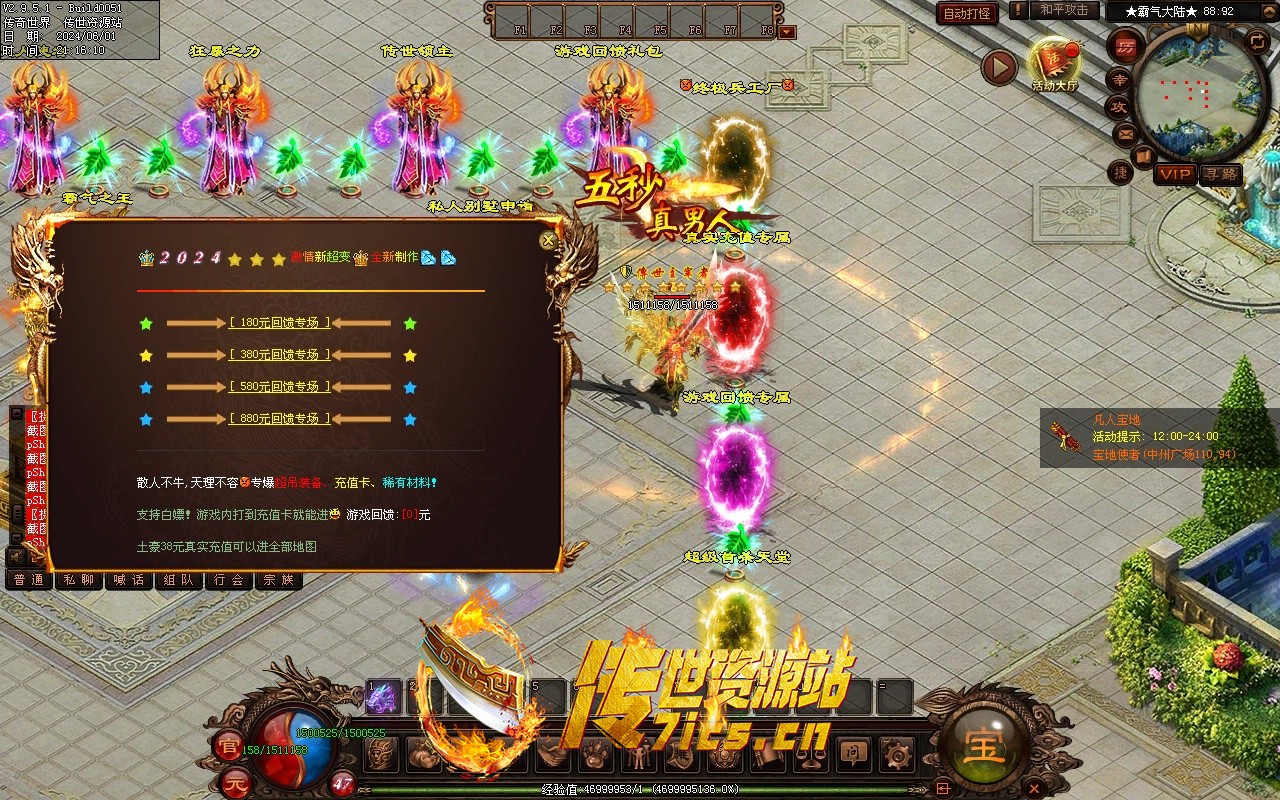
Task: Click the play arrow round button
Action: click(999, 67)
